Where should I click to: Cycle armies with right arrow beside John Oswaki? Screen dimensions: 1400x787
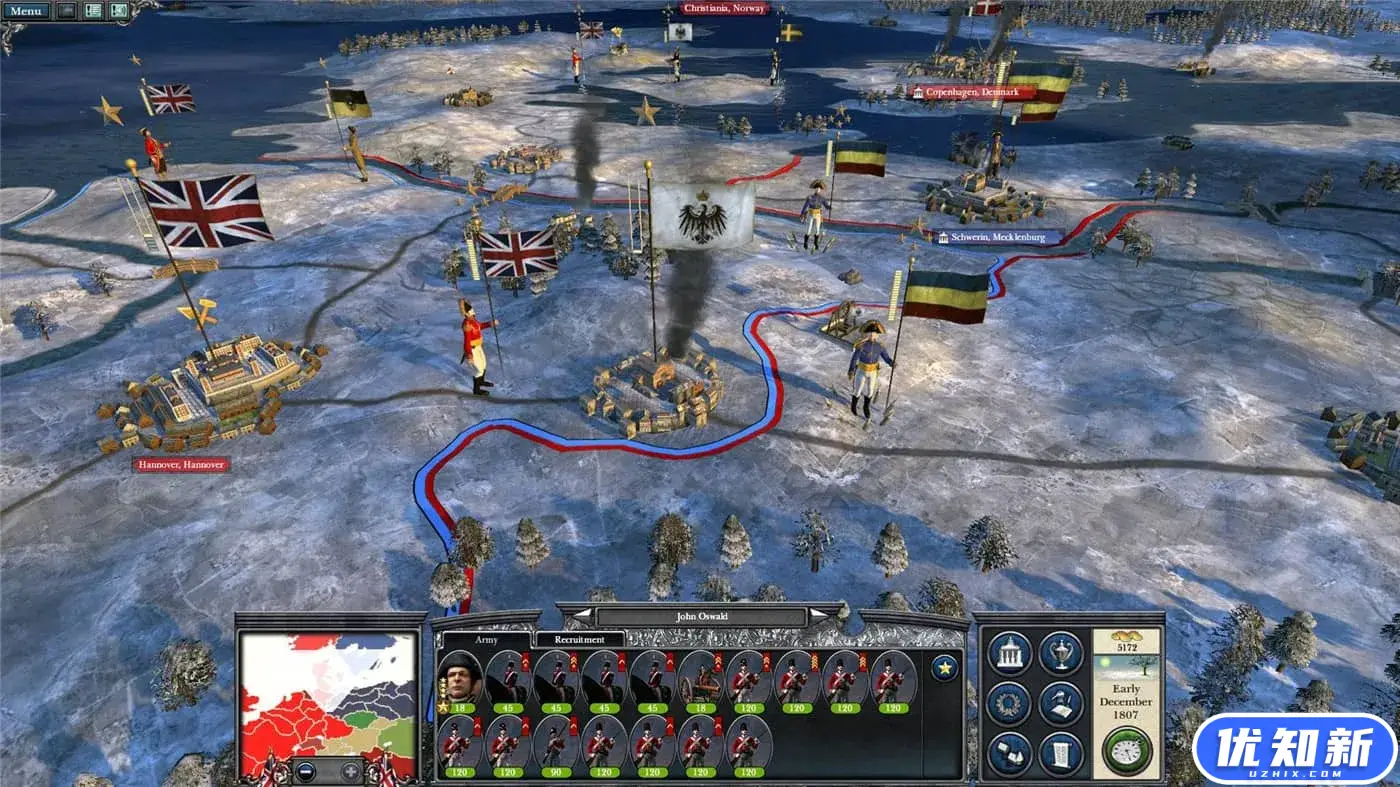coord(817,613)
